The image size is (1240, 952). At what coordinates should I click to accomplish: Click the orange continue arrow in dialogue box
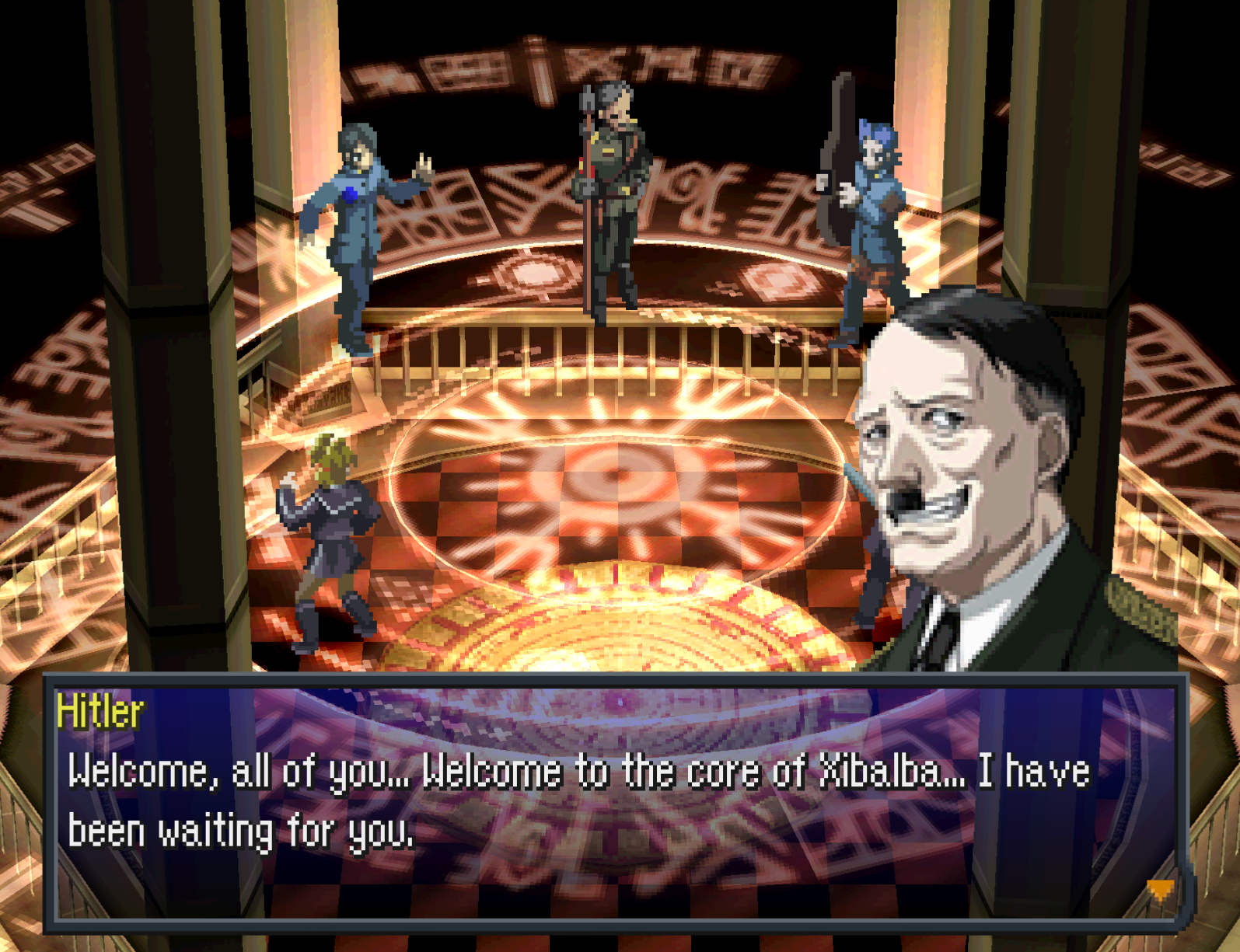click(1160, 889)
